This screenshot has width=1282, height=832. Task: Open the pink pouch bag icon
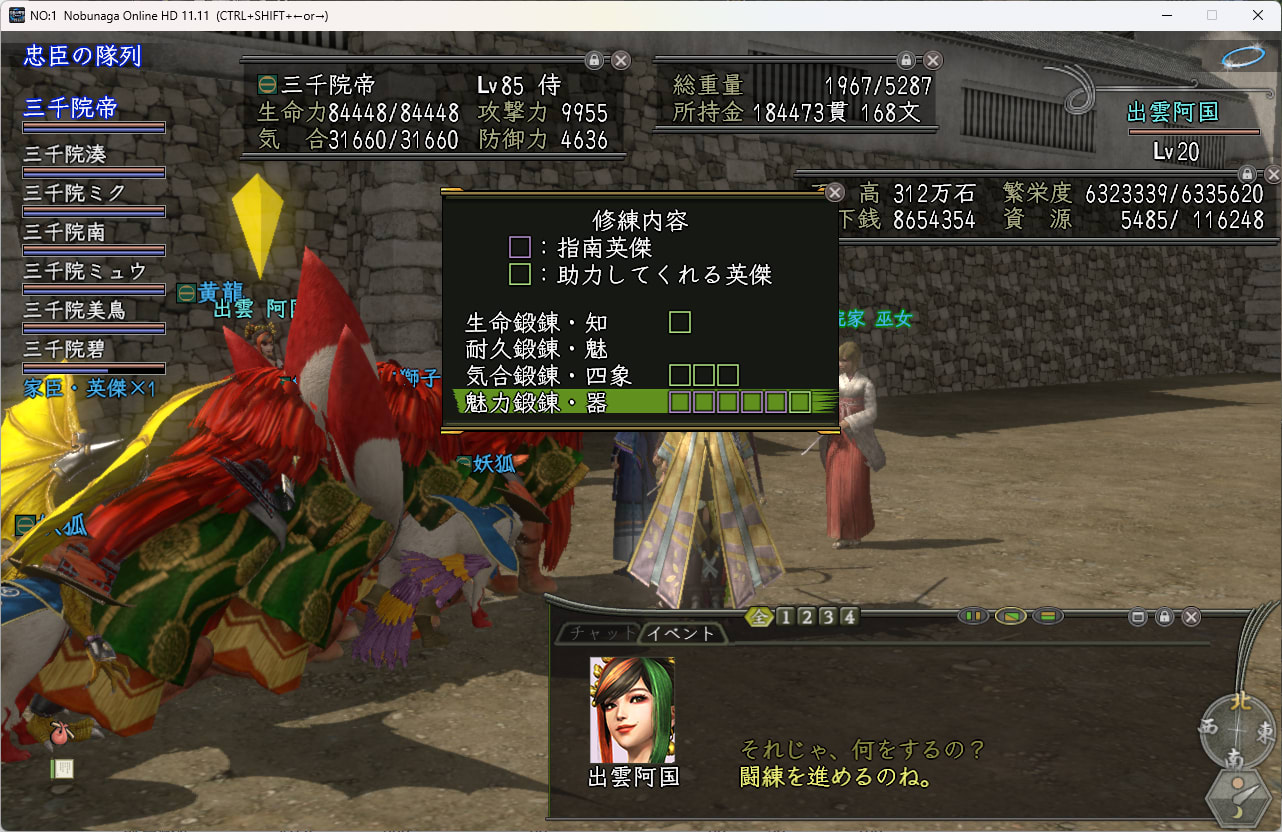(62, 736)
